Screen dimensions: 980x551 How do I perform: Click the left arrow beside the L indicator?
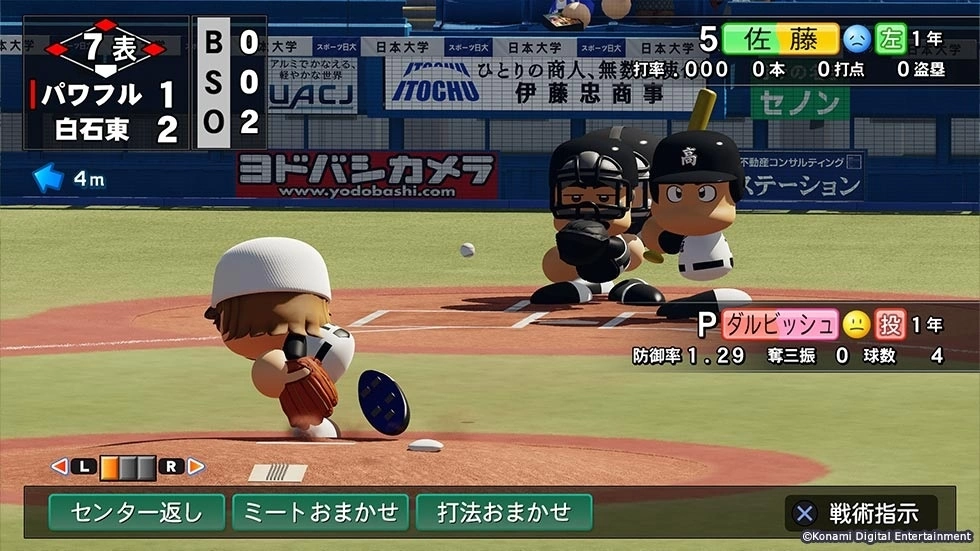(59, 466)
